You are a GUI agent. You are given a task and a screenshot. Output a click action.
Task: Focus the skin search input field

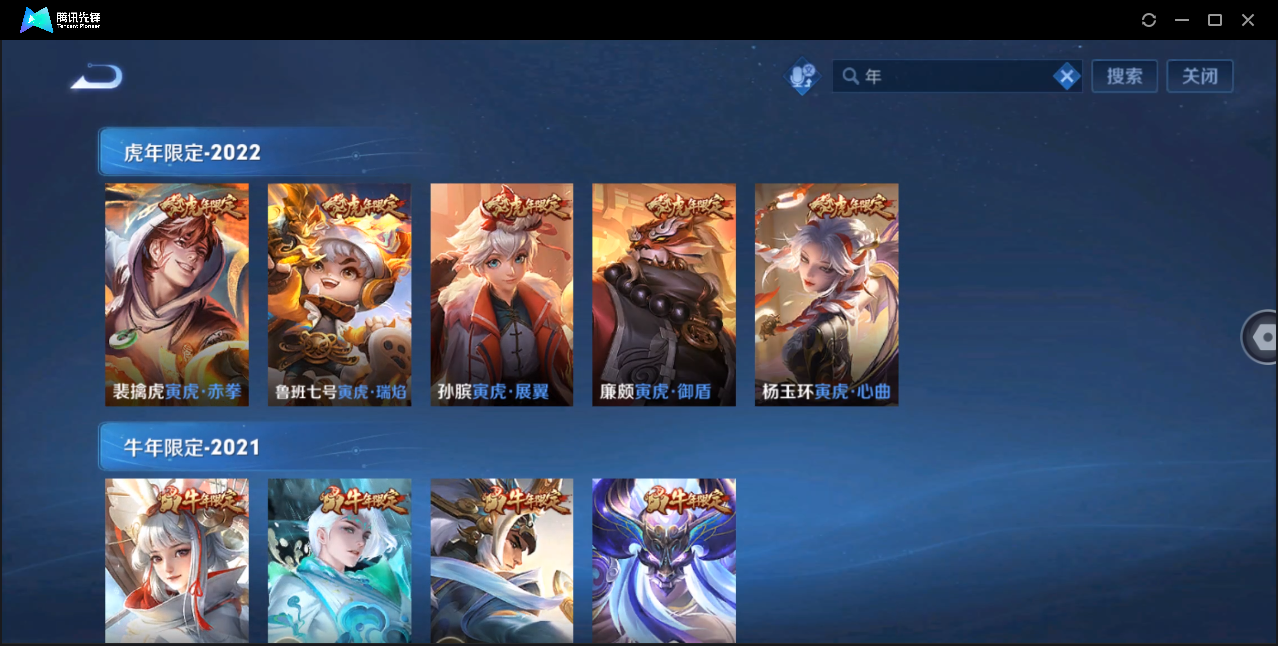950,76
